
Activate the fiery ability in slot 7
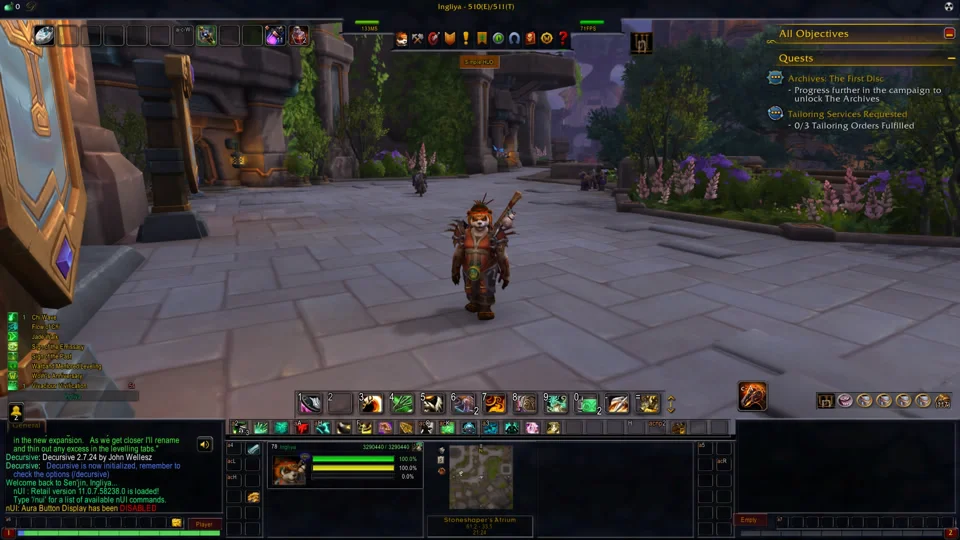(x=495, y=403)
